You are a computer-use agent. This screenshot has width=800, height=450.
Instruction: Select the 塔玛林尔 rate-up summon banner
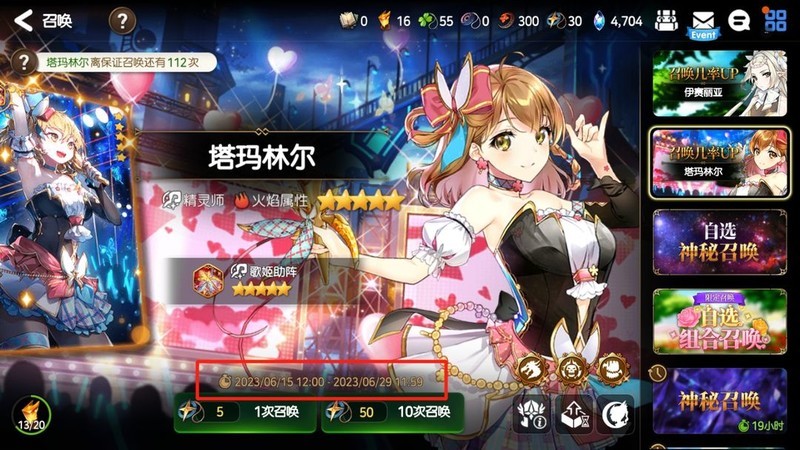tap(714, 163)
